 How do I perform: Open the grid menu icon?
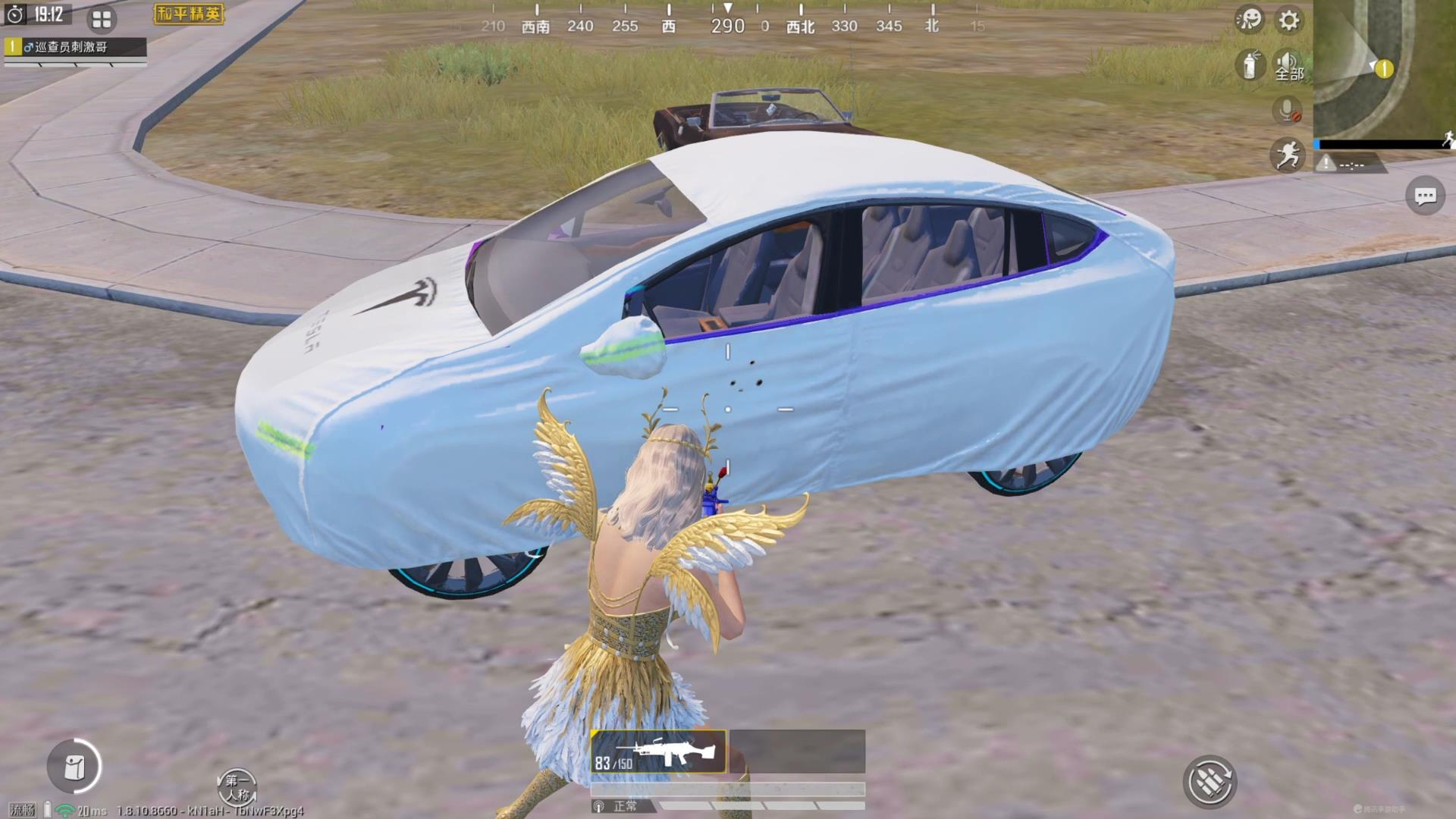[102, 19]
